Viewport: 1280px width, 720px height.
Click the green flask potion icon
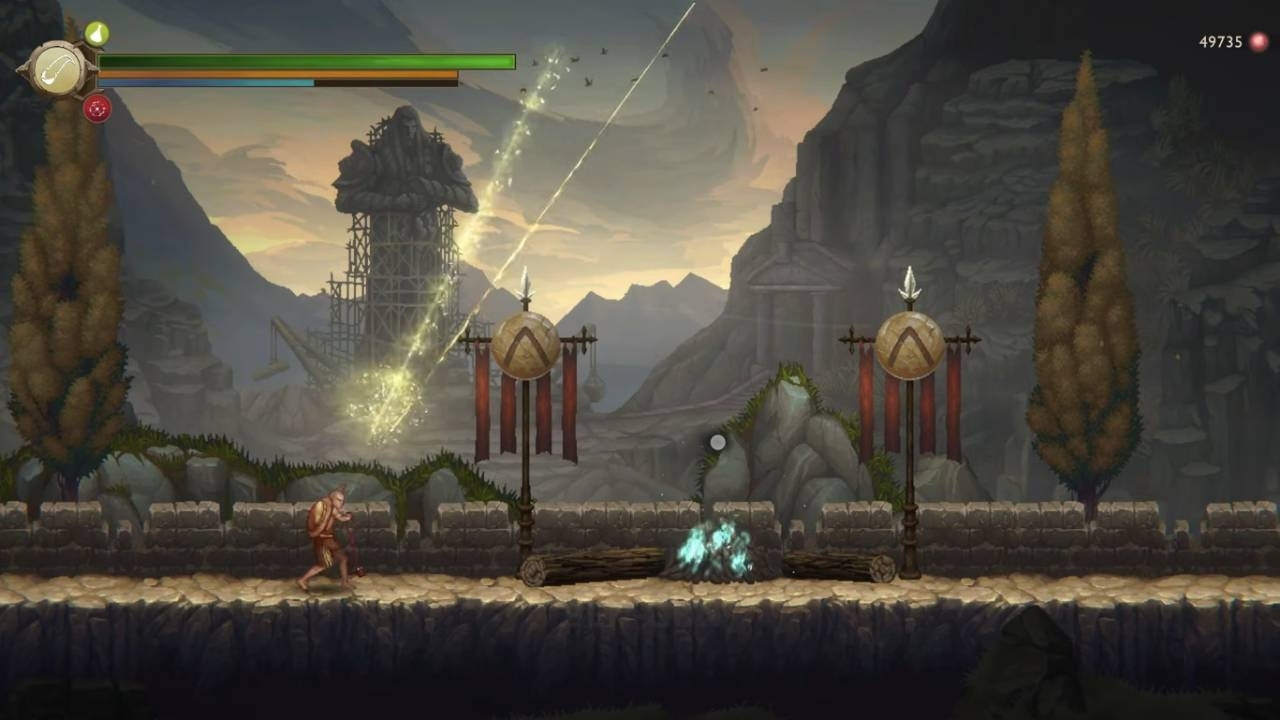(x=97, y=34)
